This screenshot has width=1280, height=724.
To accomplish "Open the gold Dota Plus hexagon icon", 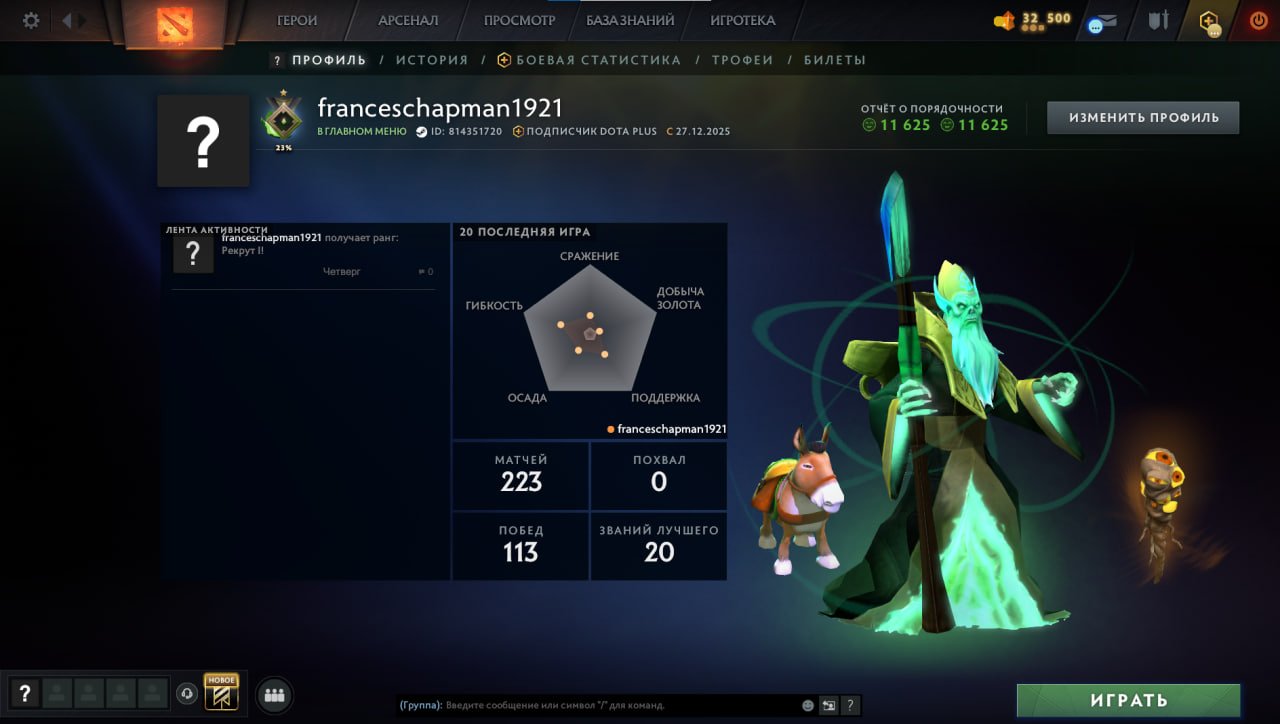I will [1207, 19].
